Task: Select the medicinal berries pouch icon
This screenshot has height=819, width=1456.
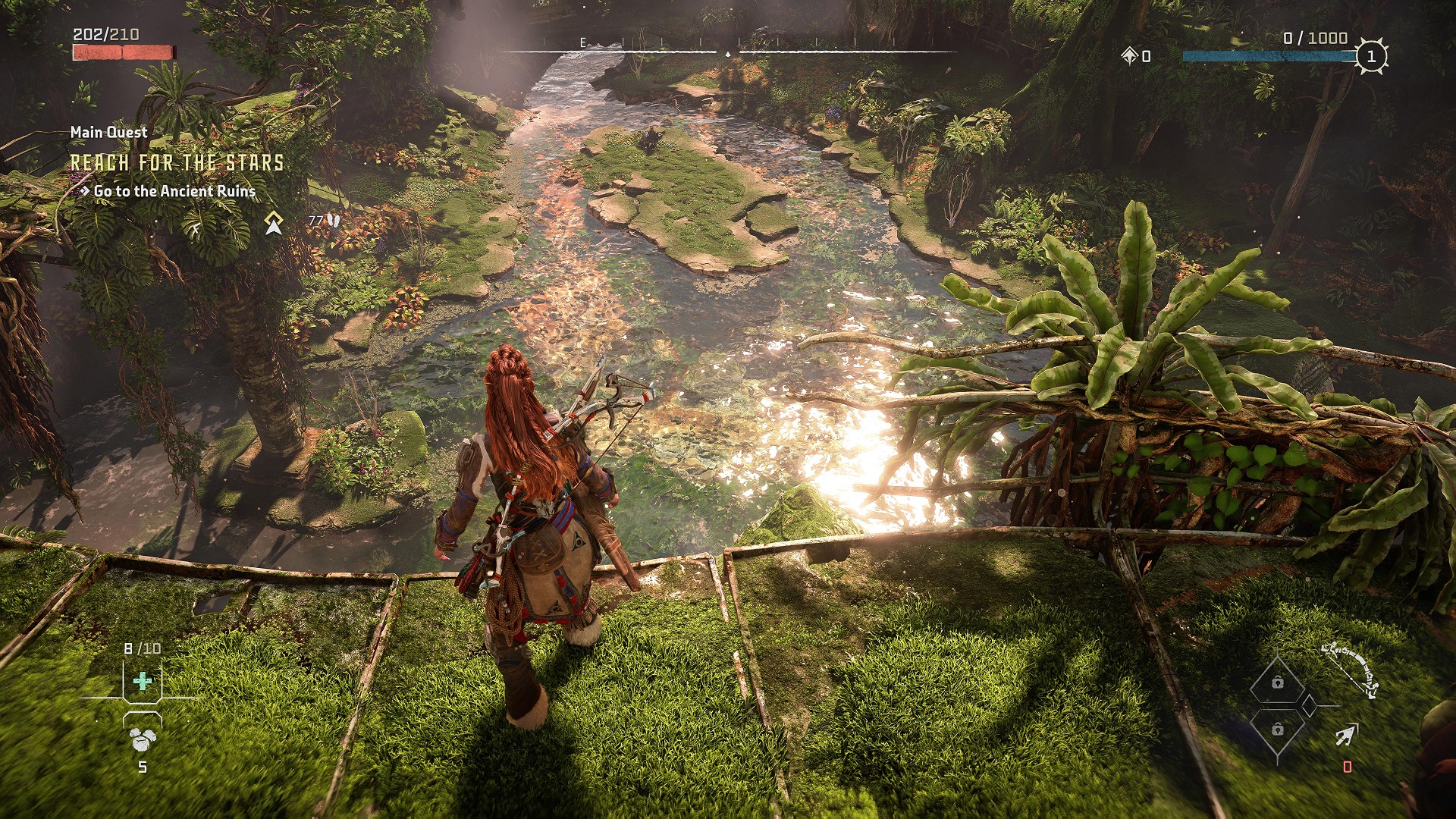Action: point(141,739)
